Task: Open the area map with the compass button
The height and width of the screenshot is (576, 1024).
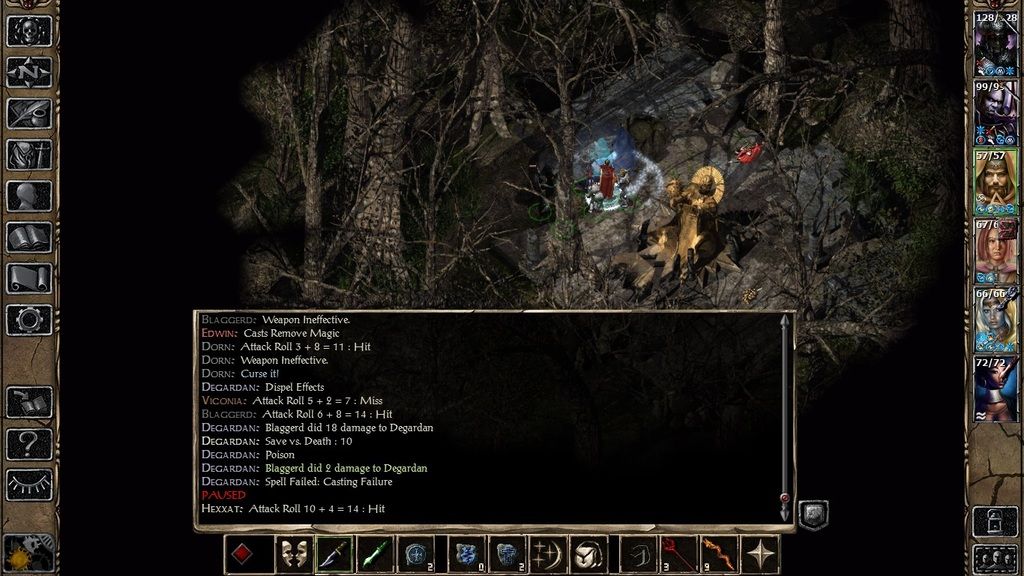Action: tap(28, 72)
